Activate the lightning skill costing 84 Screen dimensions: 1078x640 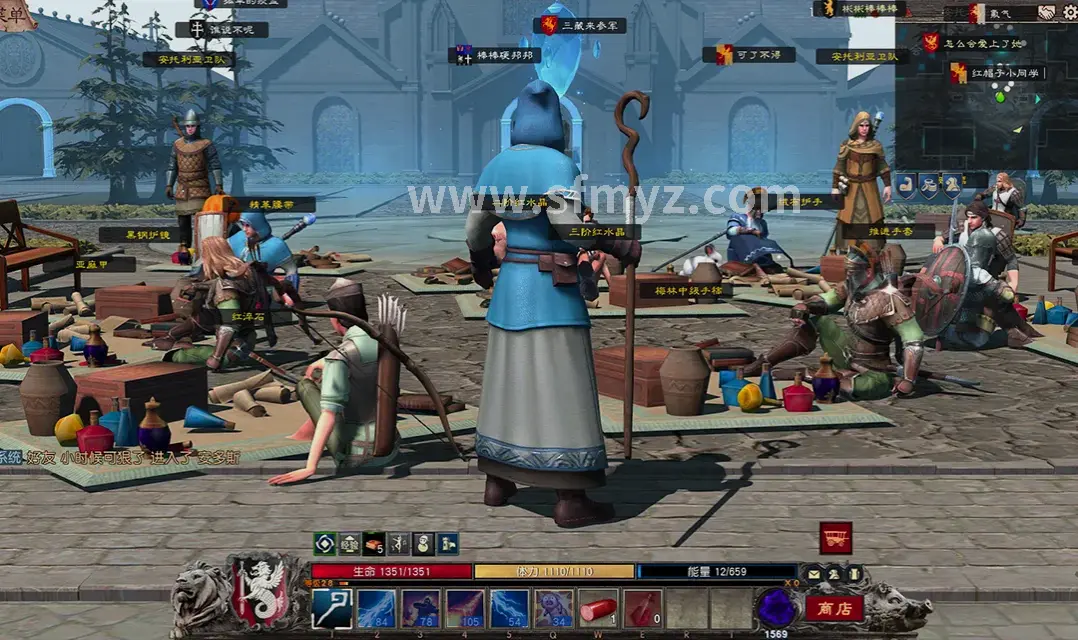(x=376, y=608)
